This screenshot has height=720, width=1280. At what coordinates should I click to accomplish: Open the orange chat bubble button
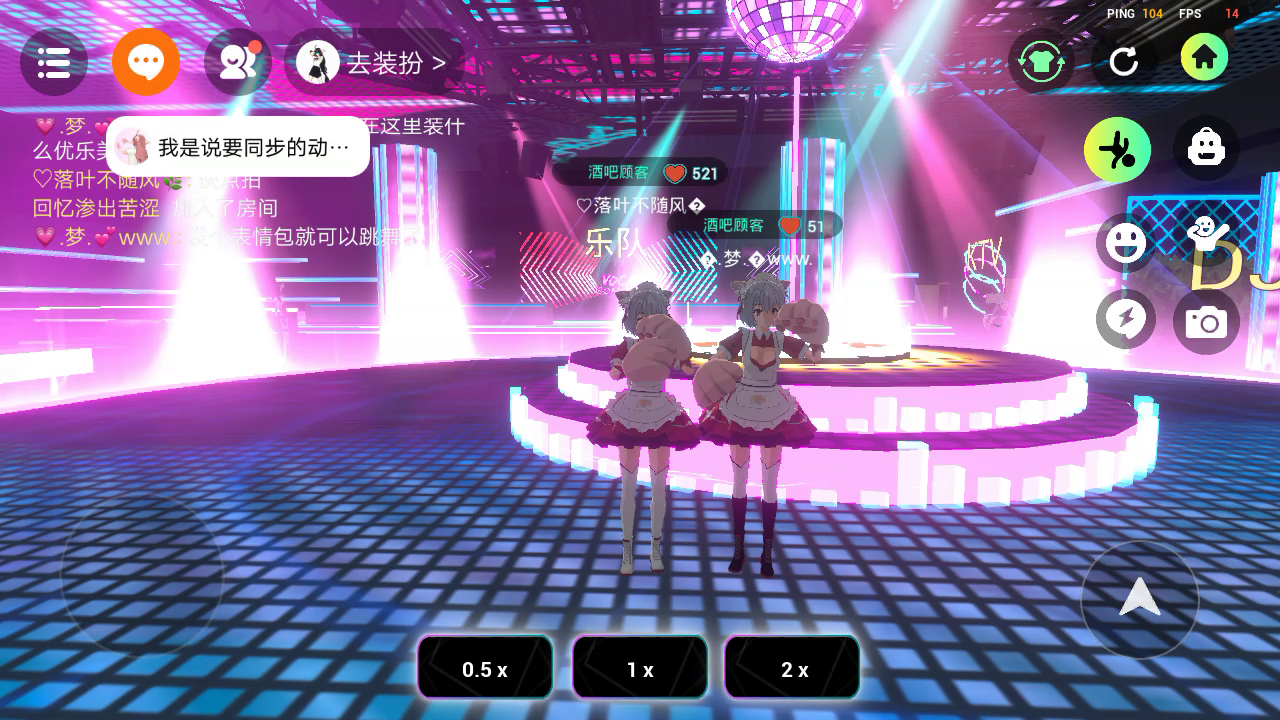pos(146,62)
